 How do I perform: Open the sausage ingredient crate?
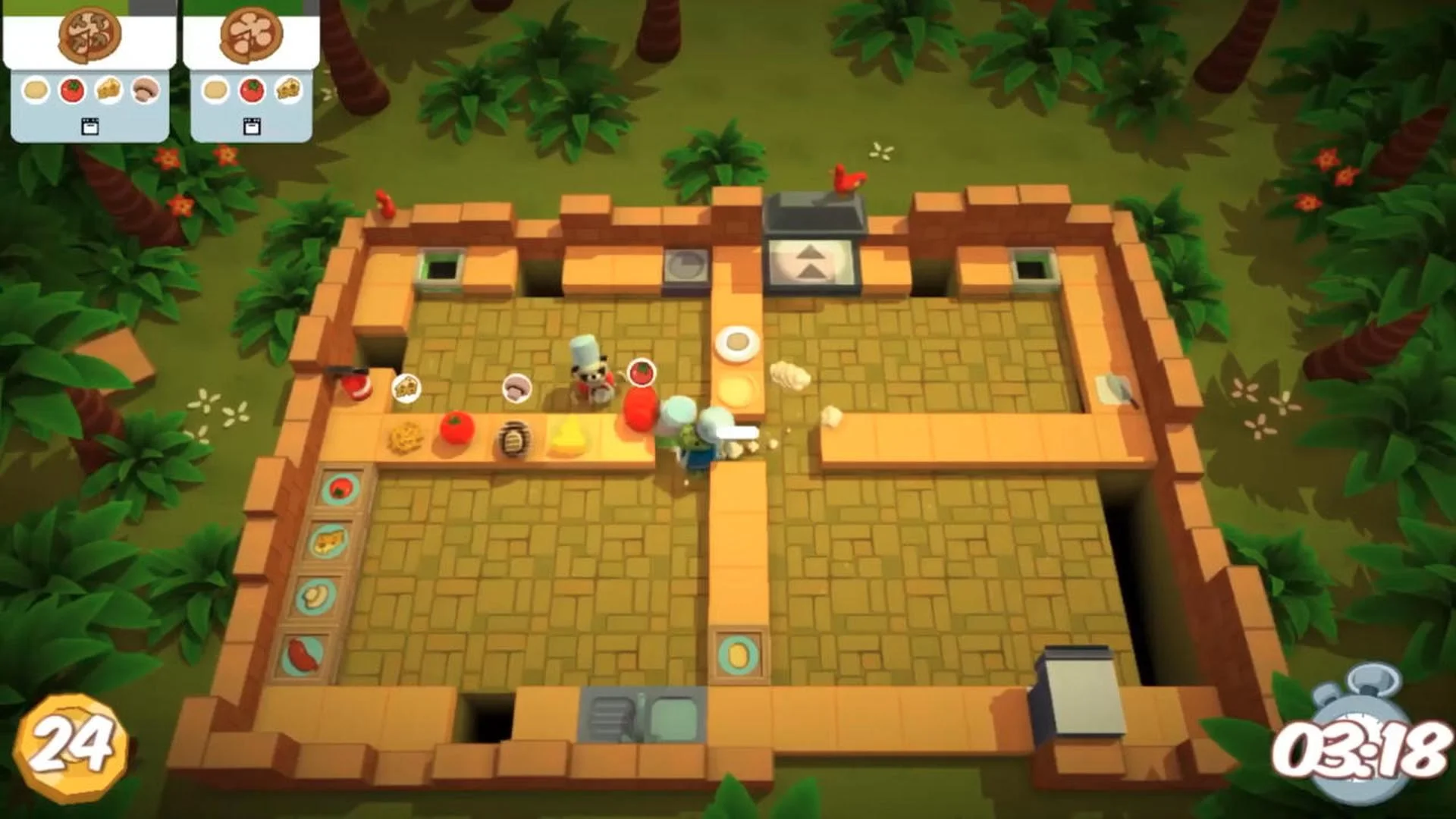[301, 654]
